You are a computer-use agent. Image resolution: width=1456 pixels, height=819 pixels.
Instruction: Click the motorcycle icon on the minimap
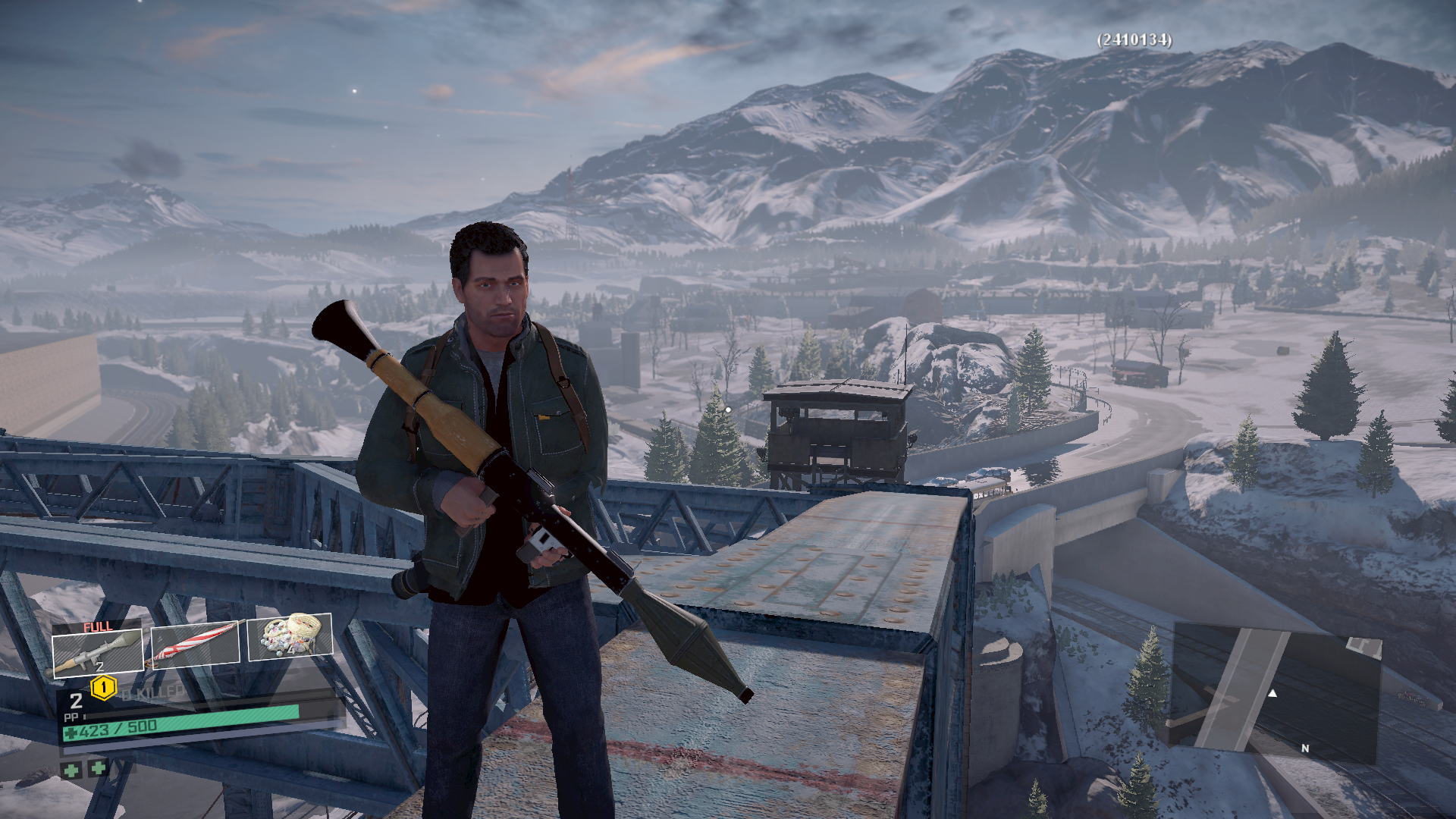click(1412, 698)
